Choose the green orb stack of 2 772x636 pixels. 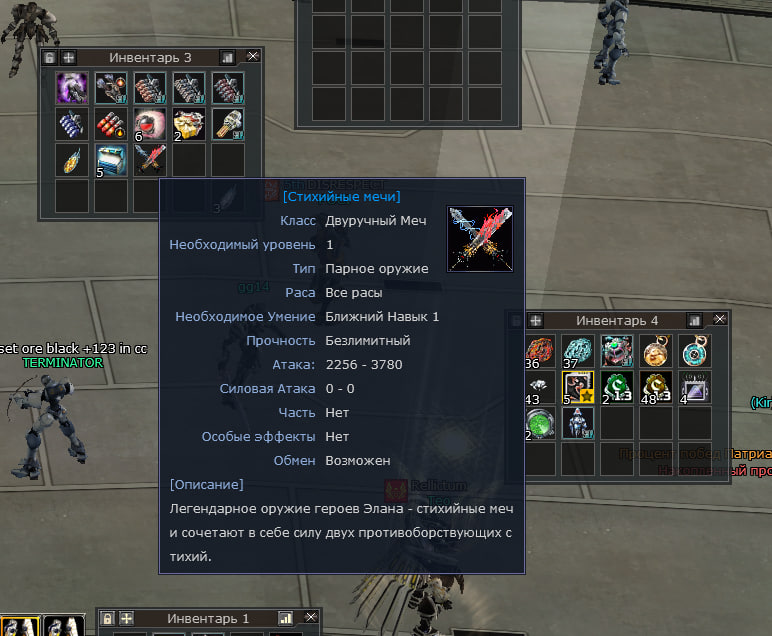(539, 422)
